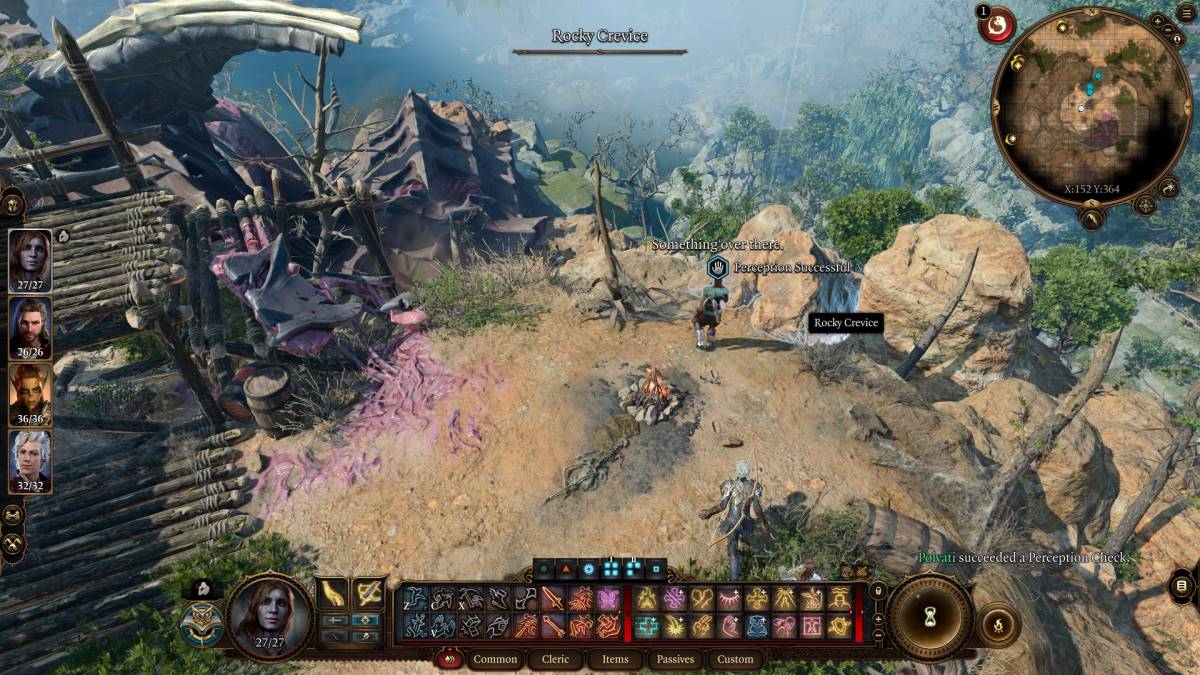Open the combat log at screen's right edge
The height and width of the screenshot is (675, 1200).
click(1181, 585)
